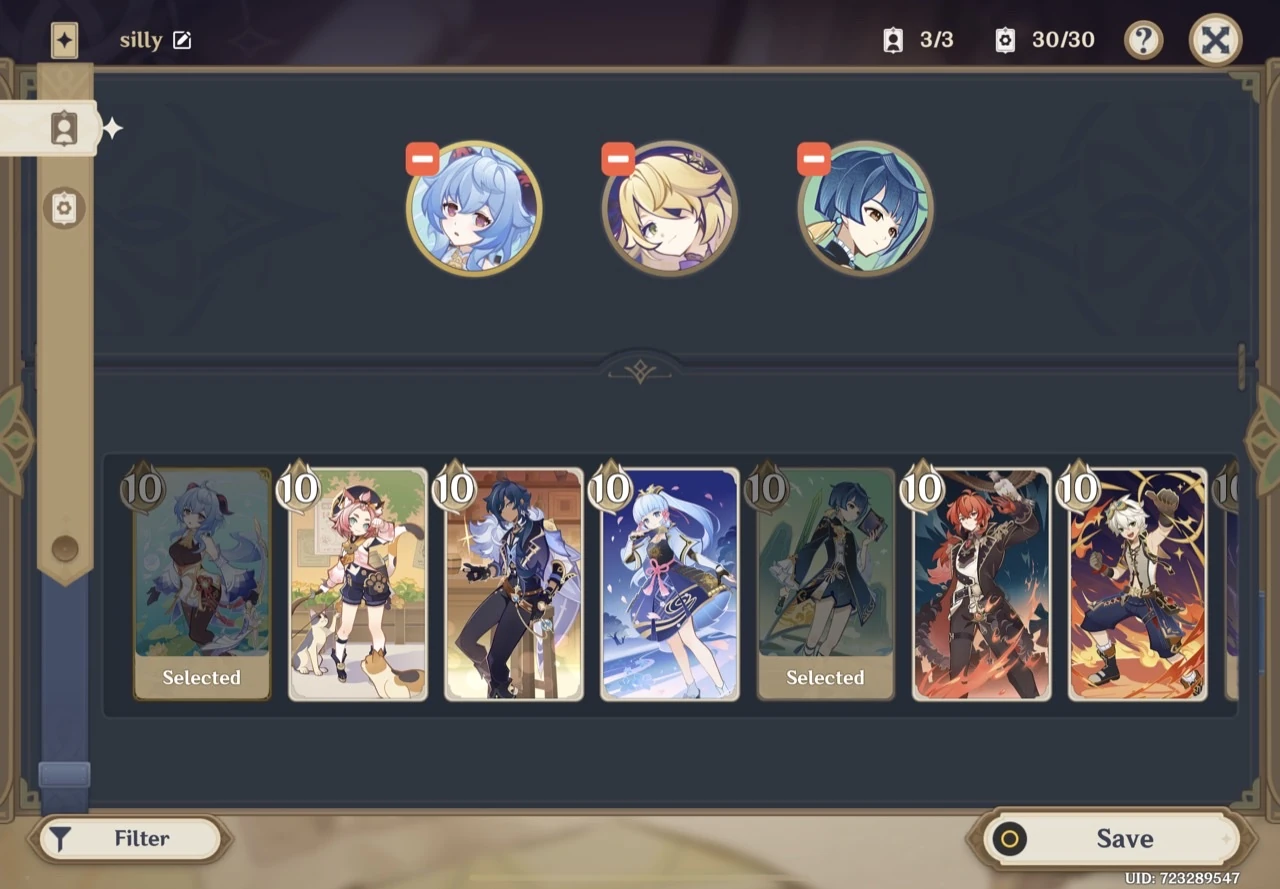Switch to the gadget tab in the sidebar

(x=64, y=207)
